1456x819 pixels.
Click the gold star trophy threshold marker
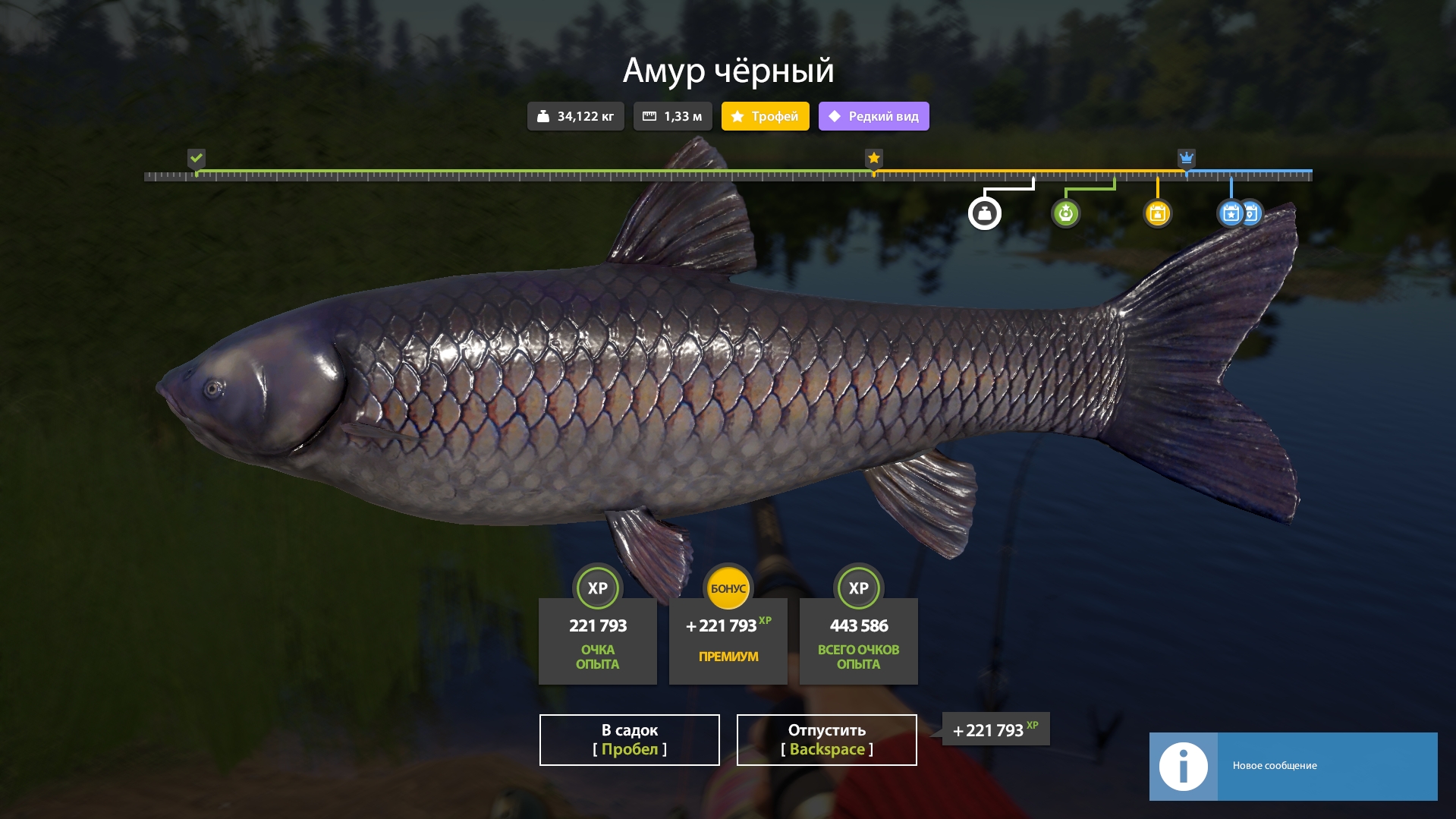point(874,158)
